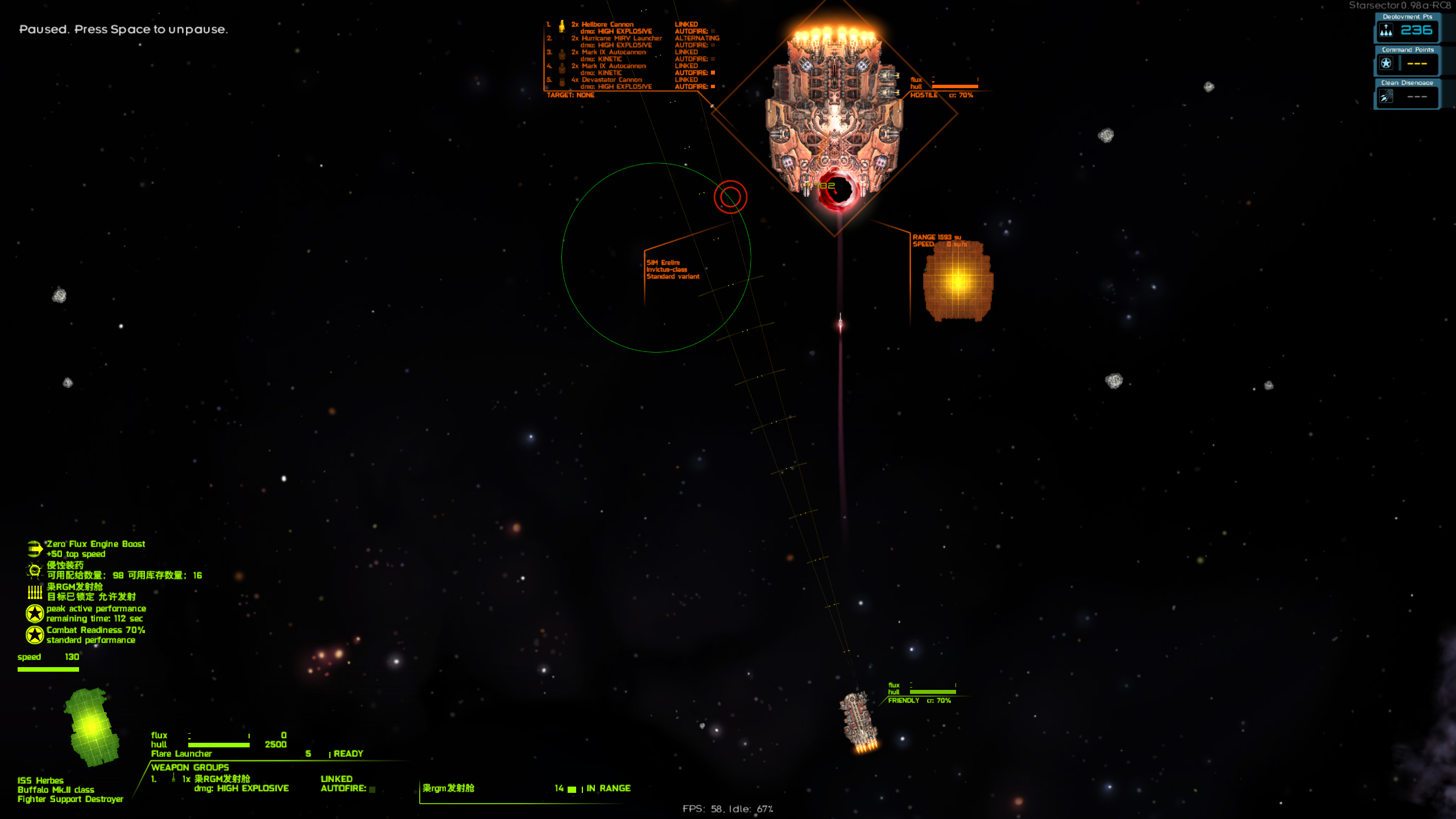Click the Zero Flux Engine Boost status icon
The height and width of the screenshot is (819, 1456).
(x=35, y=549)
